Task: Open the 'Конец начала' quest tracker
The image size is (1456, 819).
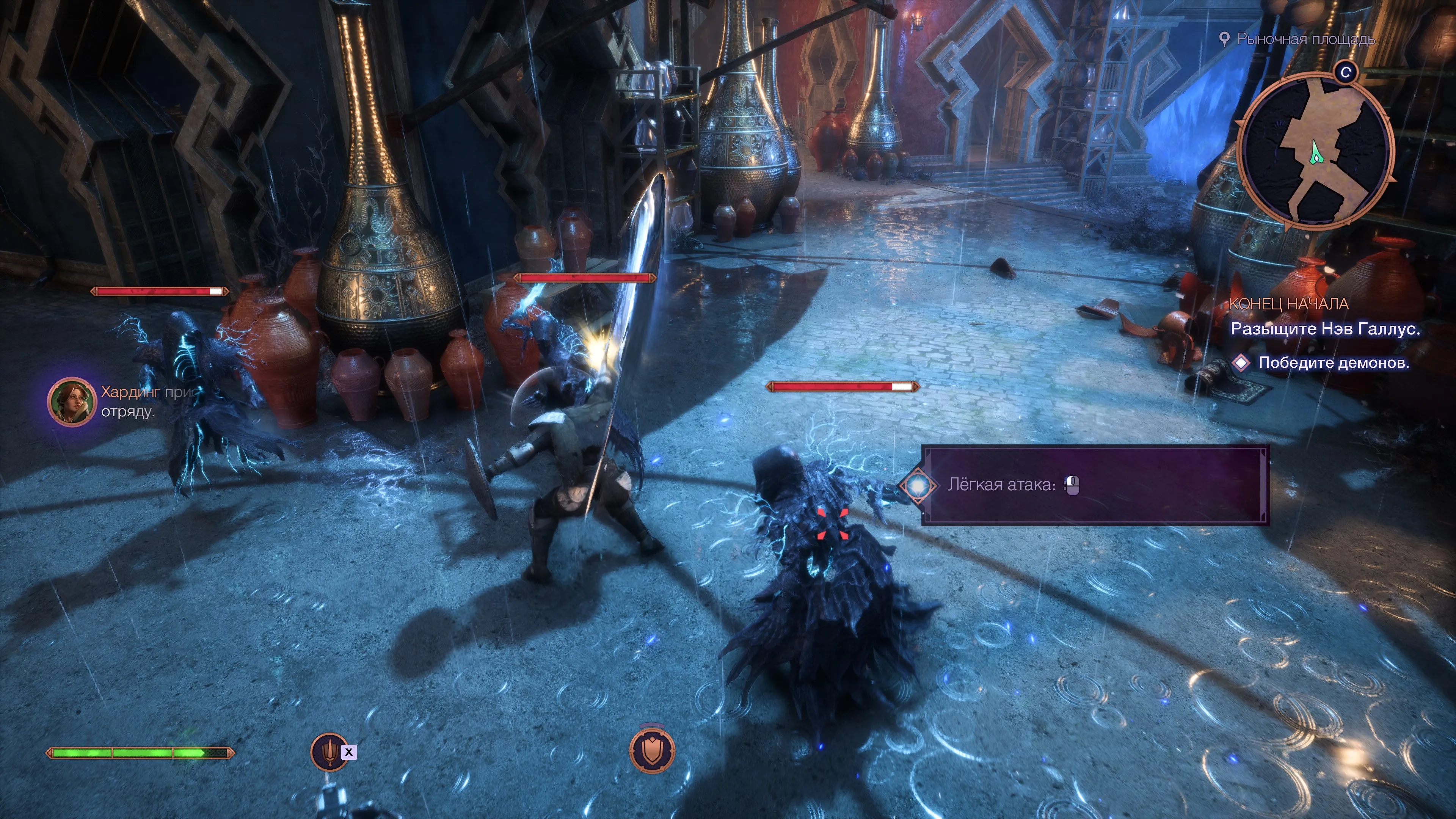Action: (x=1289, y=304)
